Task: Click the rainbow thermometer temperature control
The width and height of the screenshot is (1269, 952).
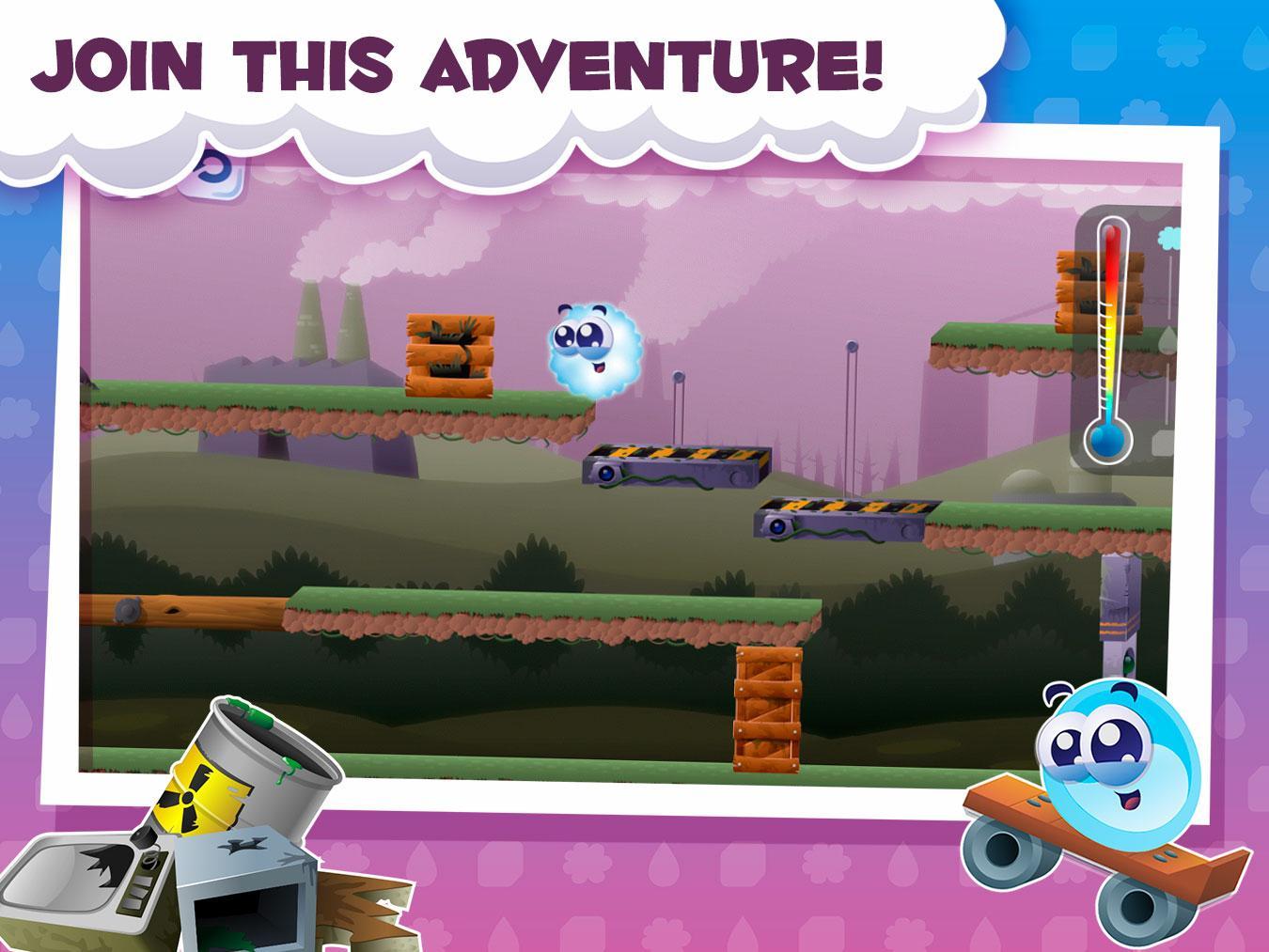Action: pos(1110,338)
